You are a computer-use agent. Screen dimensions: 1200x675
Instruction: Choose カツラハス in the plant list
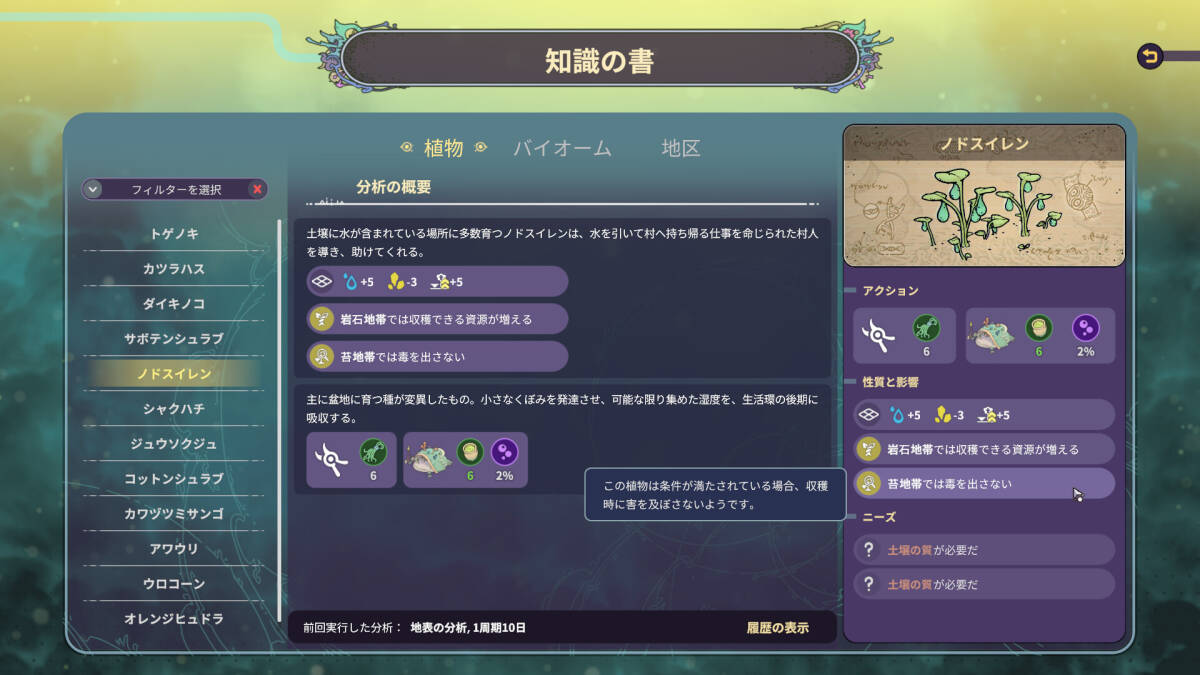[174, 269]
